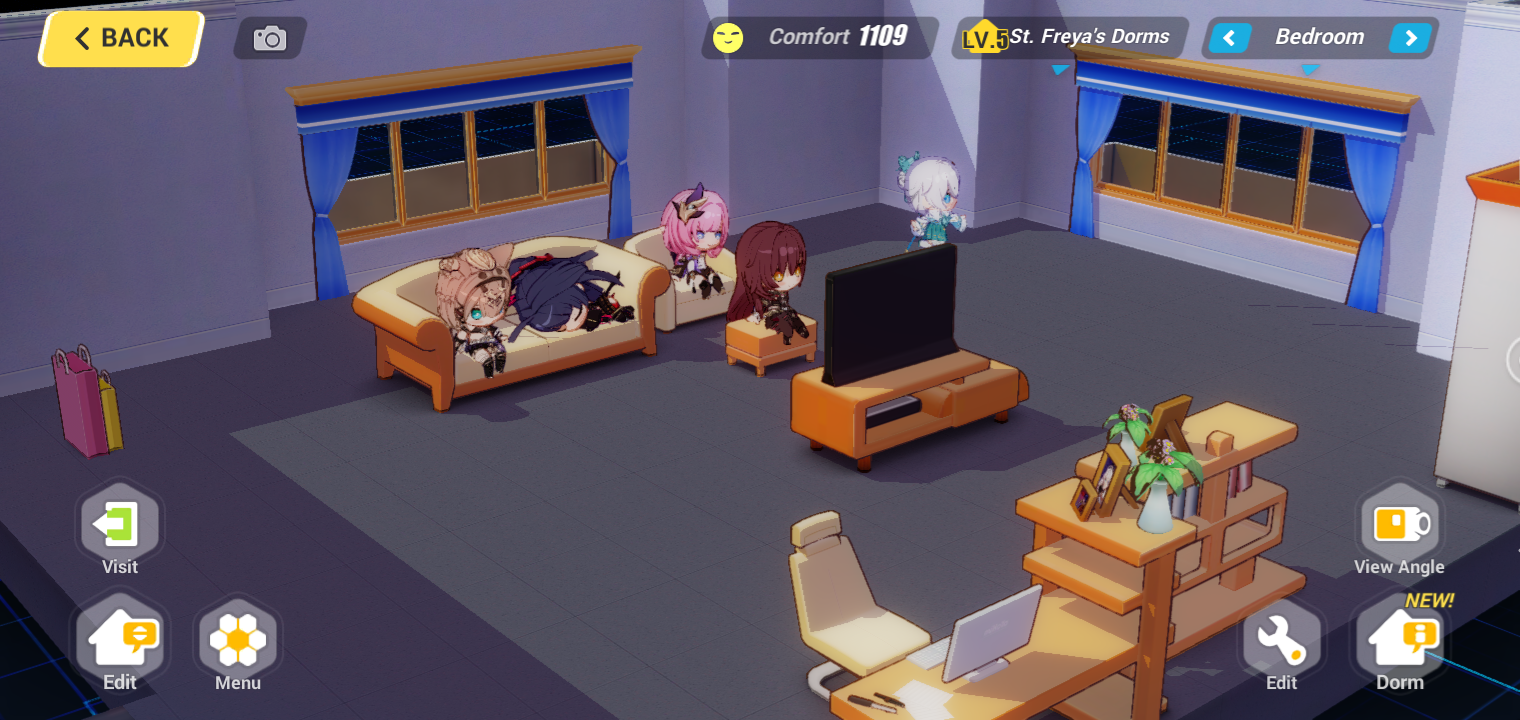Go to previous room with left arrow
Image resolution: width=1520 pixels, height=720 pixels.
1229,37
